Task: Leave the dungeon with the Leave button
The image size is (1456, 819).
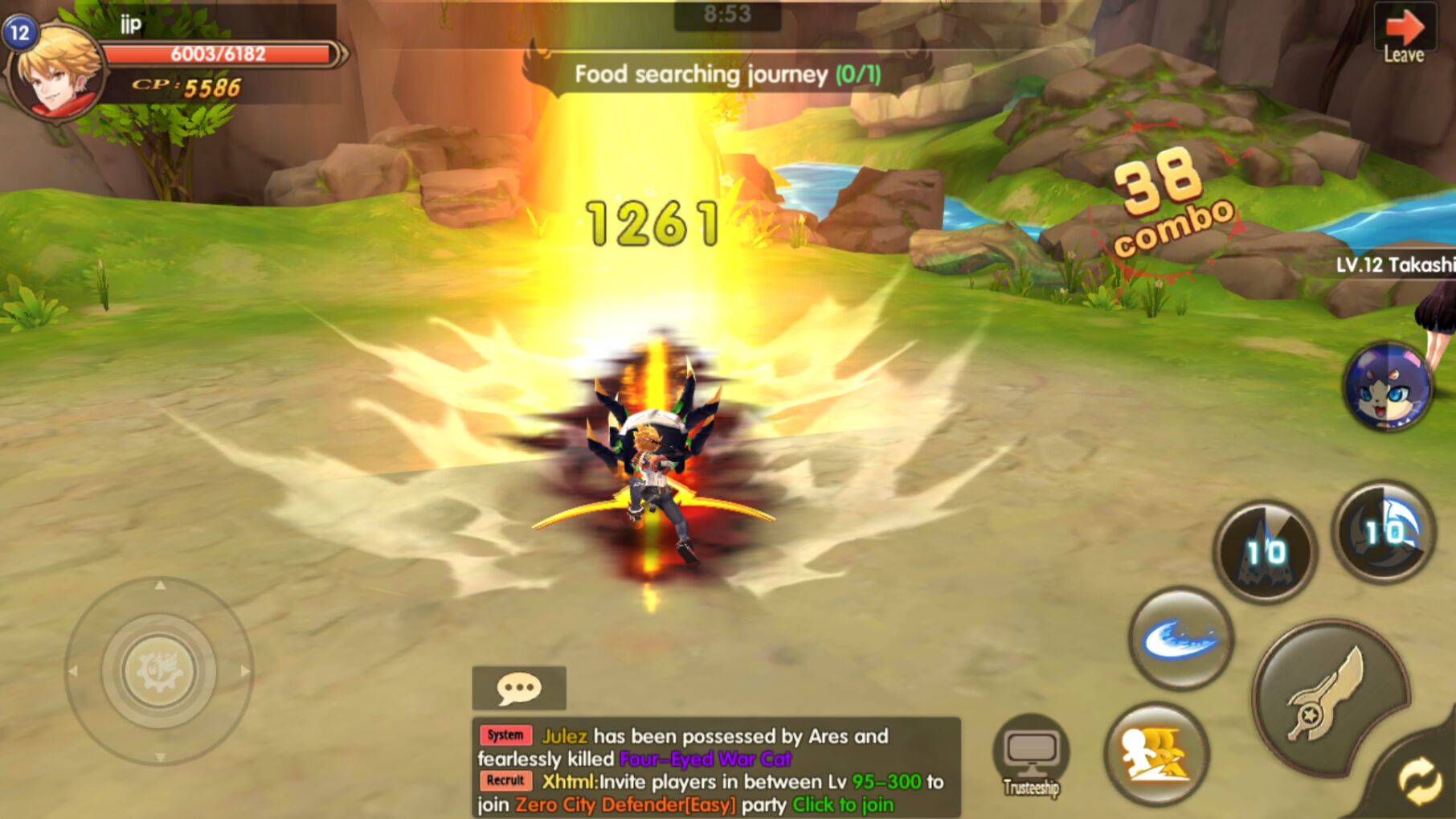Action: pyautogui.click(x=1404, y=35)
